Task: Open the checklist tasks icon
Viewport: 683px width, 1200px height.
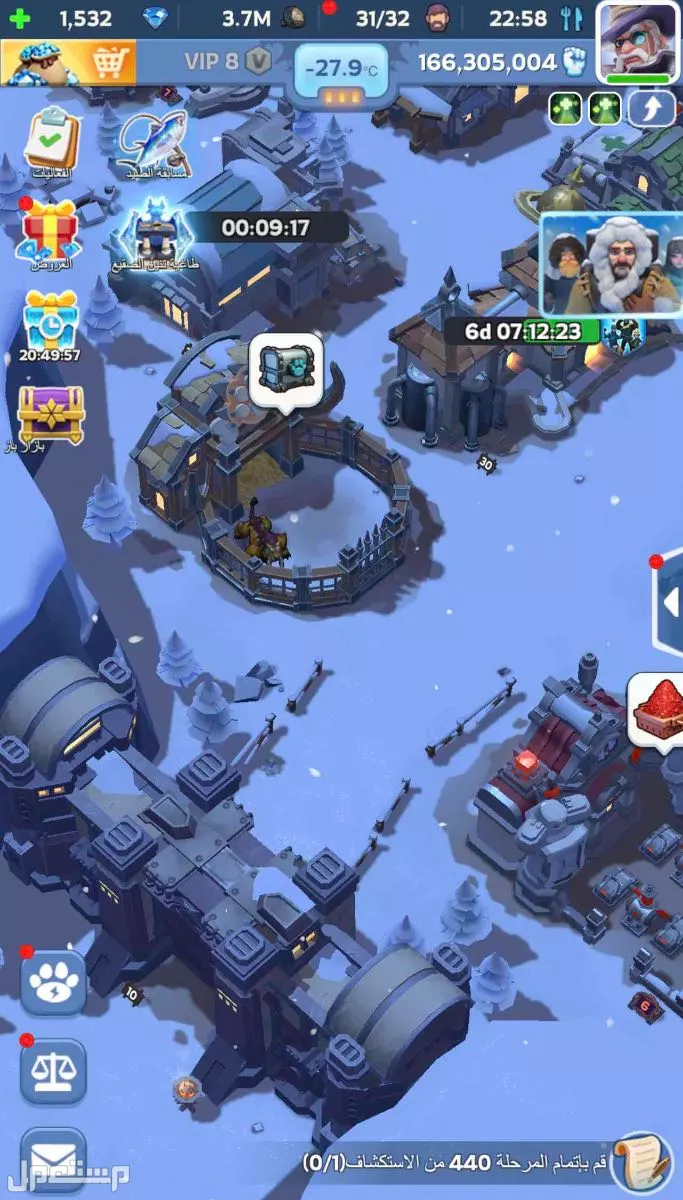Action: point(50,140)
